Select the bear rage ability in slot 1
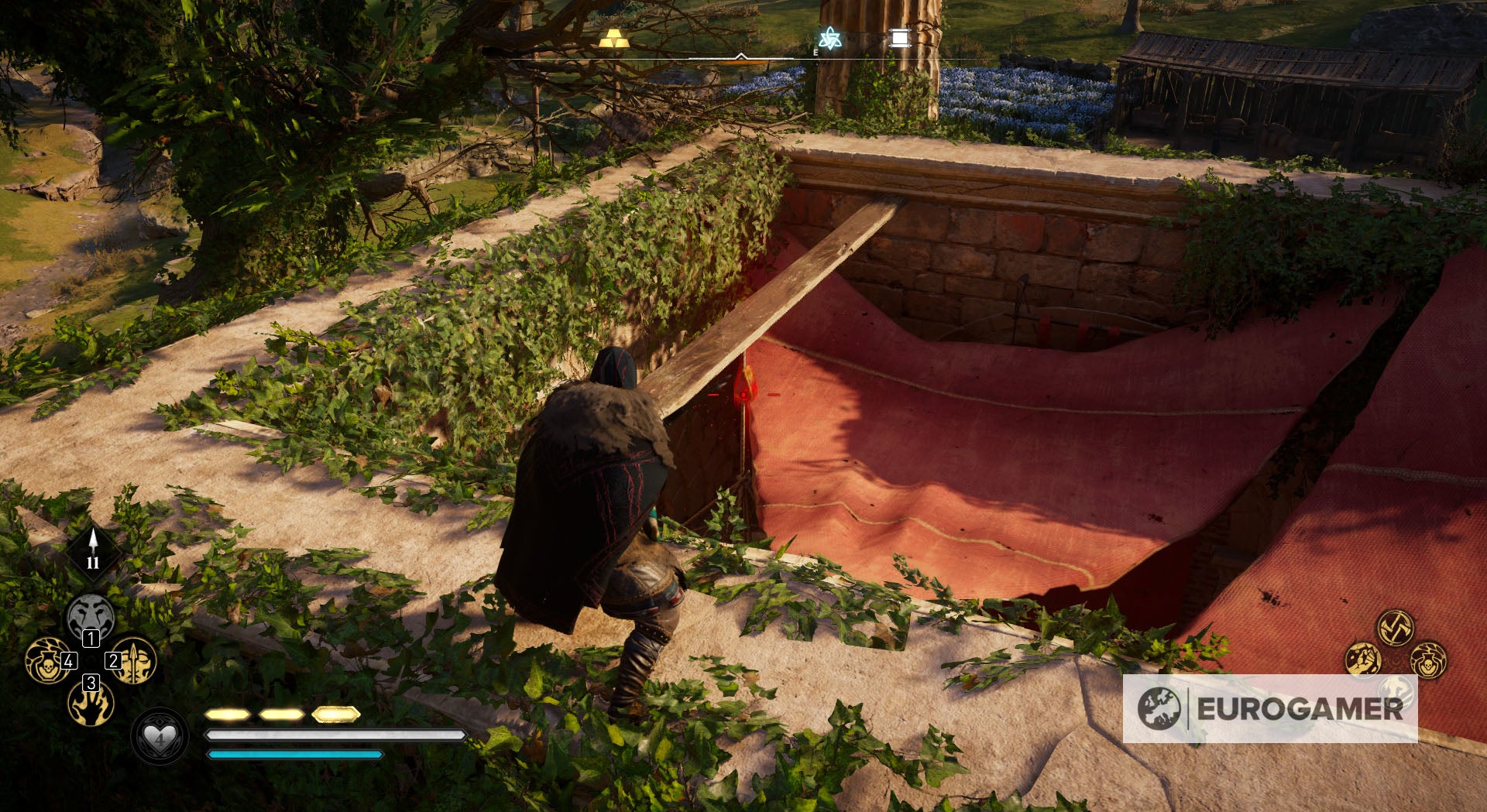The image size is (1487, 812). [91, 616]
